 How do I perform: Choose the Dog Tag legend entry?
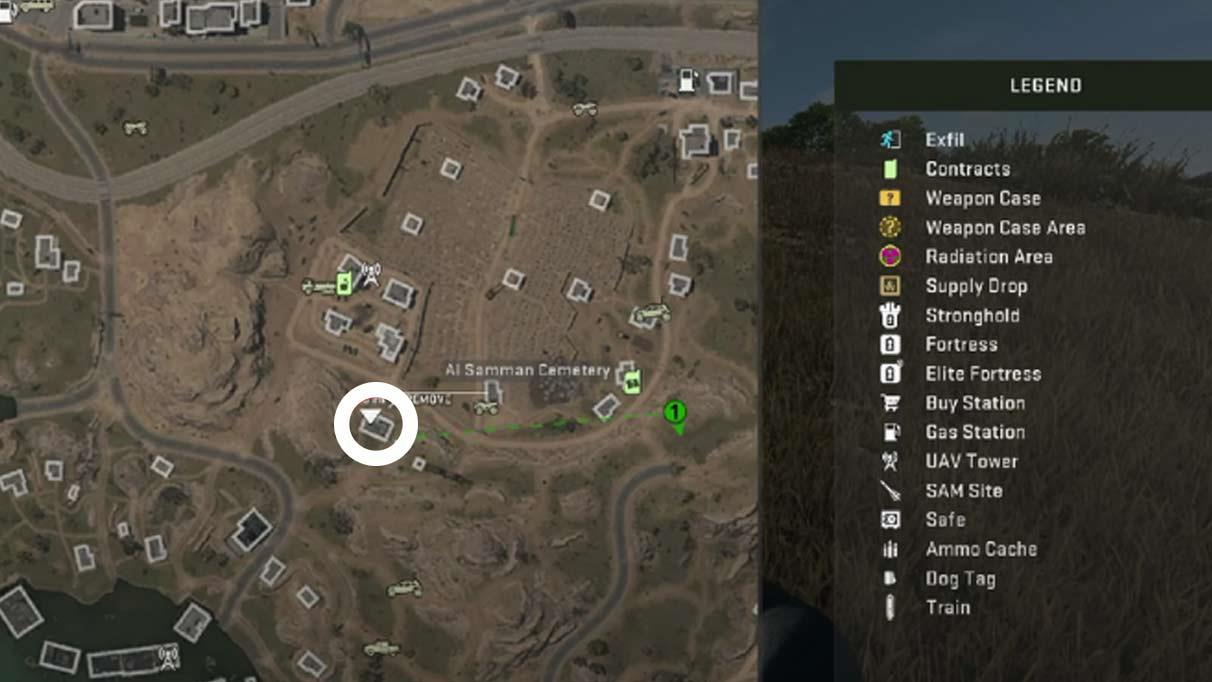click(x=960, y=578)
